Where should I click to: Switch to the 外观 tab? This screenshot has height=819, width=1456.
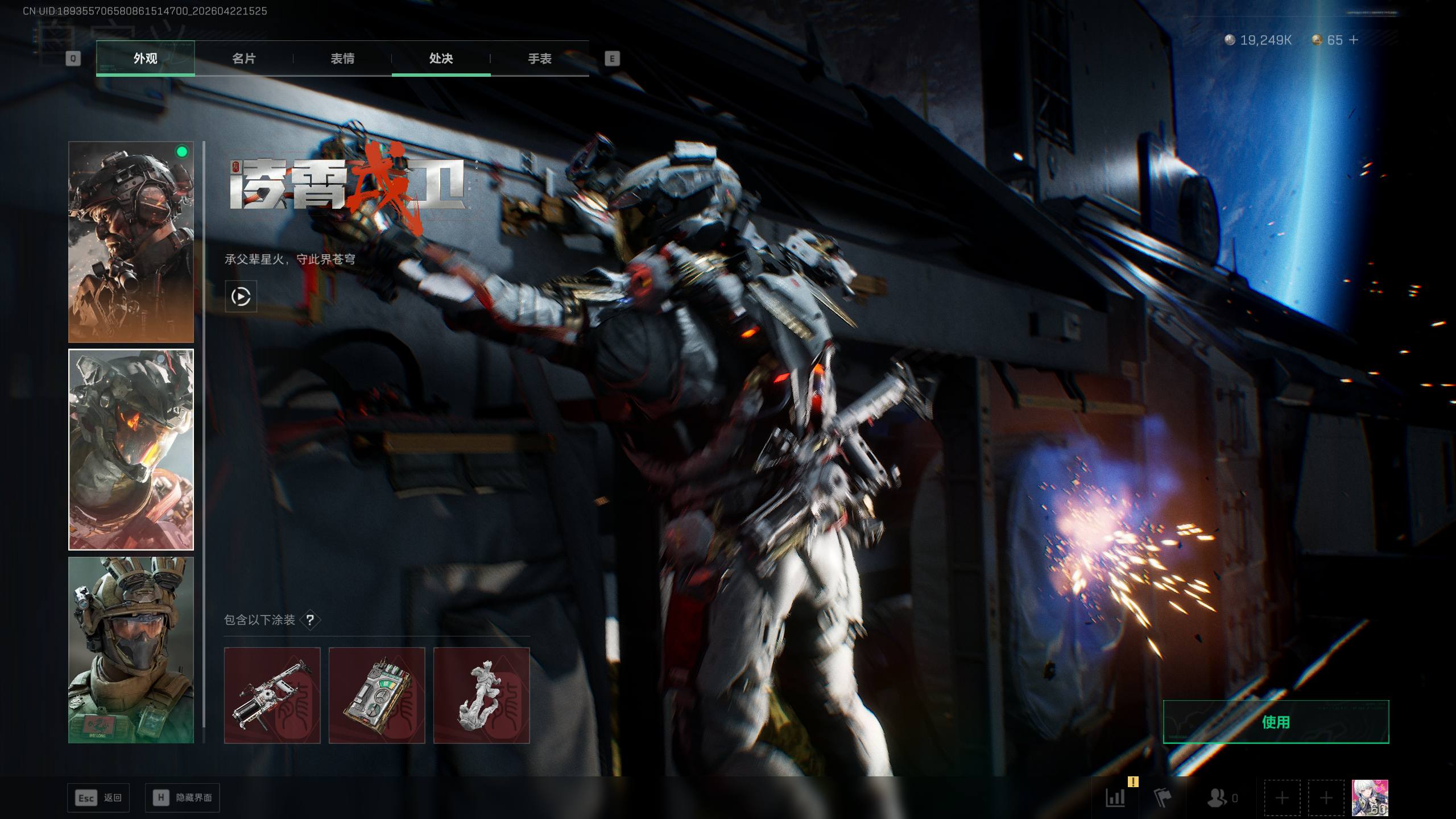pos(146,59)
